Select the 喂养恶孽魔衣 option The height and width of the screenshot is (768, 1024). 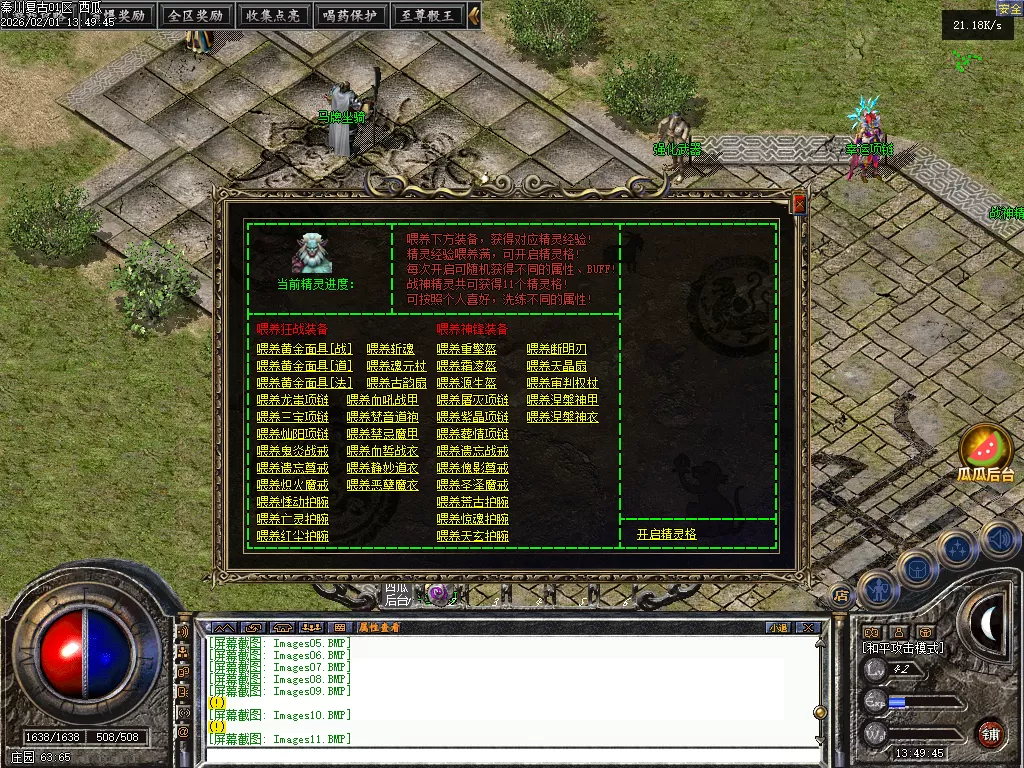(x=382, y=485)
